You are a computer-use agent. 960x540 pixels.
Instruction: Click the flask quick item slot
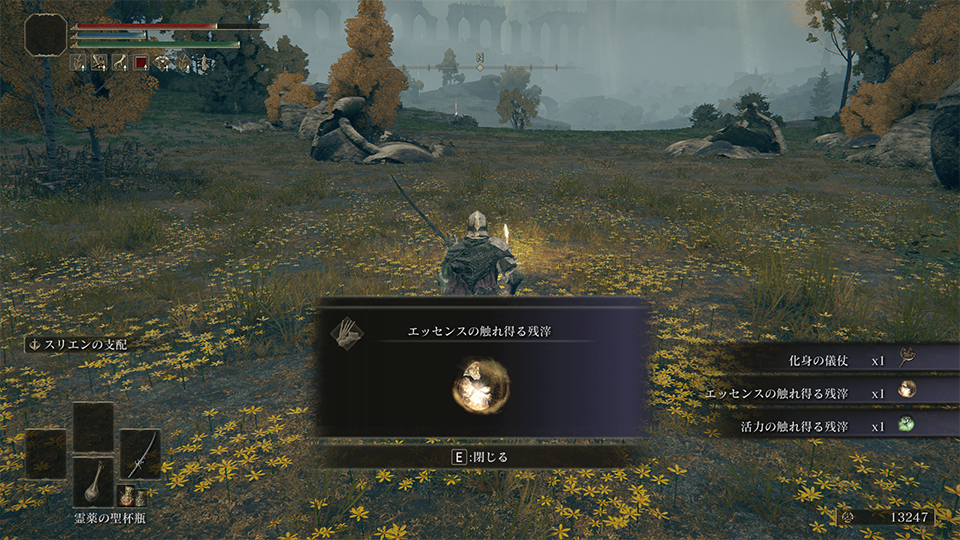tap(93, 483)
